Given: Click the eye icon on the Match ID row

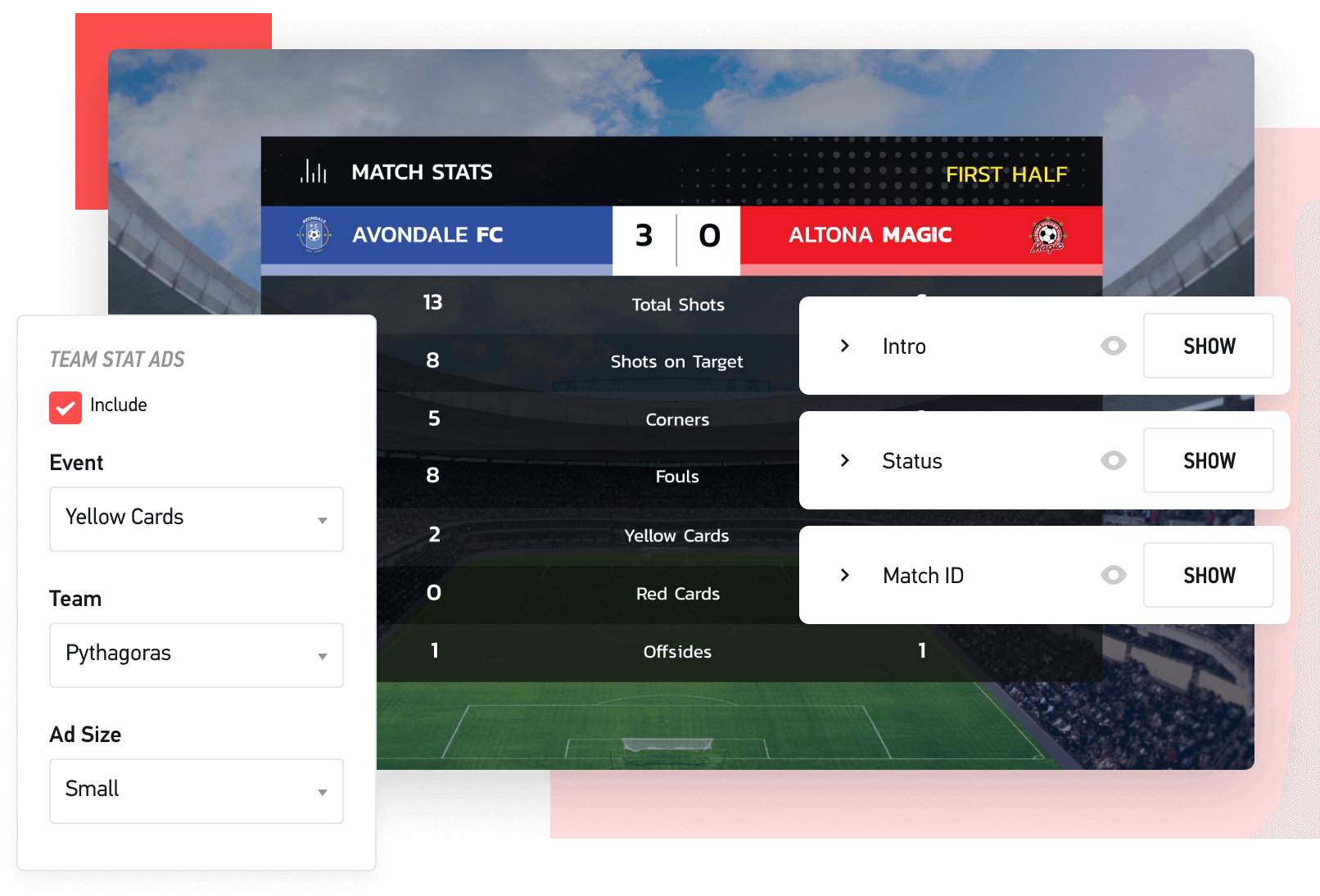Looking at the screenshot, I should point(1113,575).
